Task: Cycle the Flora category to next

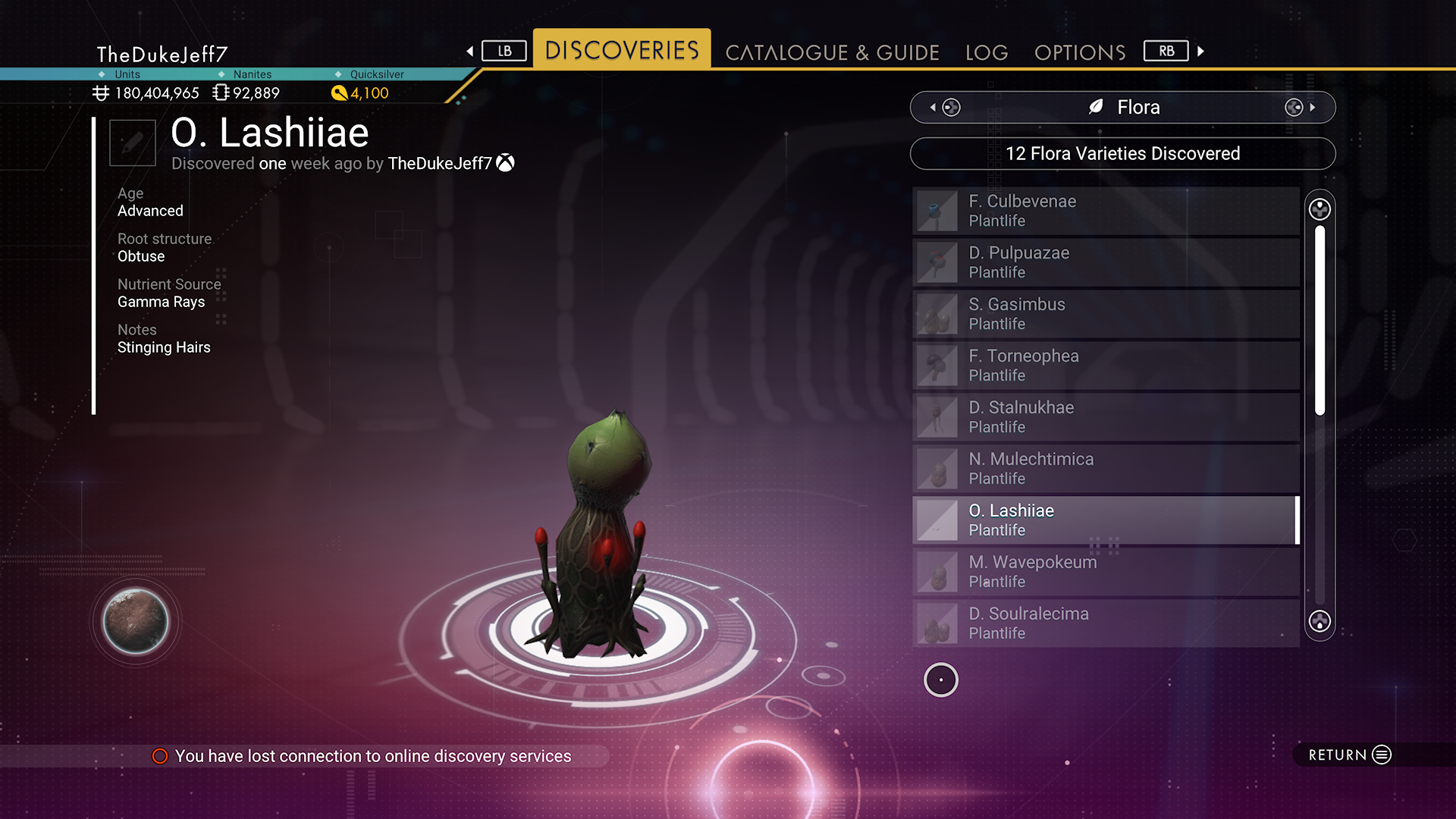Action: pyautogui.click(x=1300, y=108)
